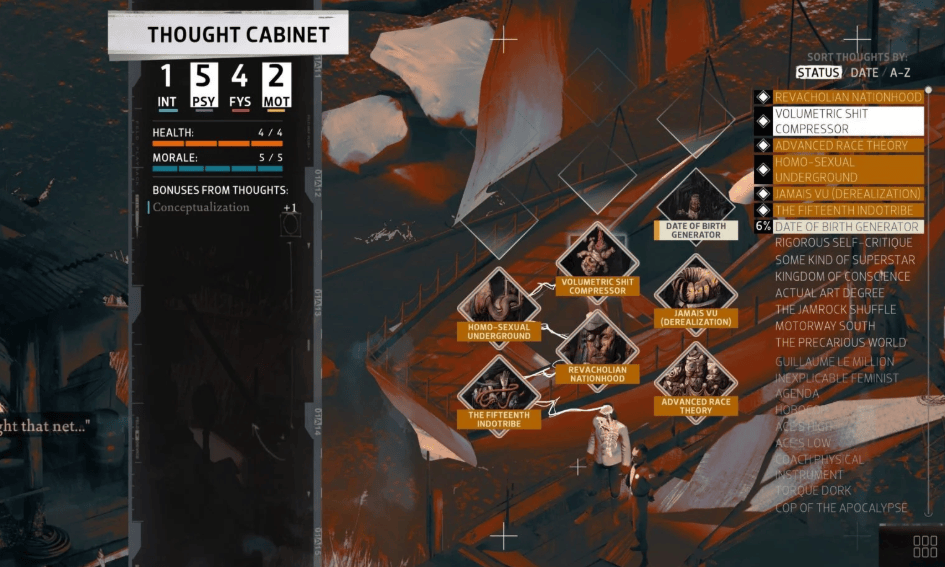
Task: Sort thoughts by Status
Action: 818,72
